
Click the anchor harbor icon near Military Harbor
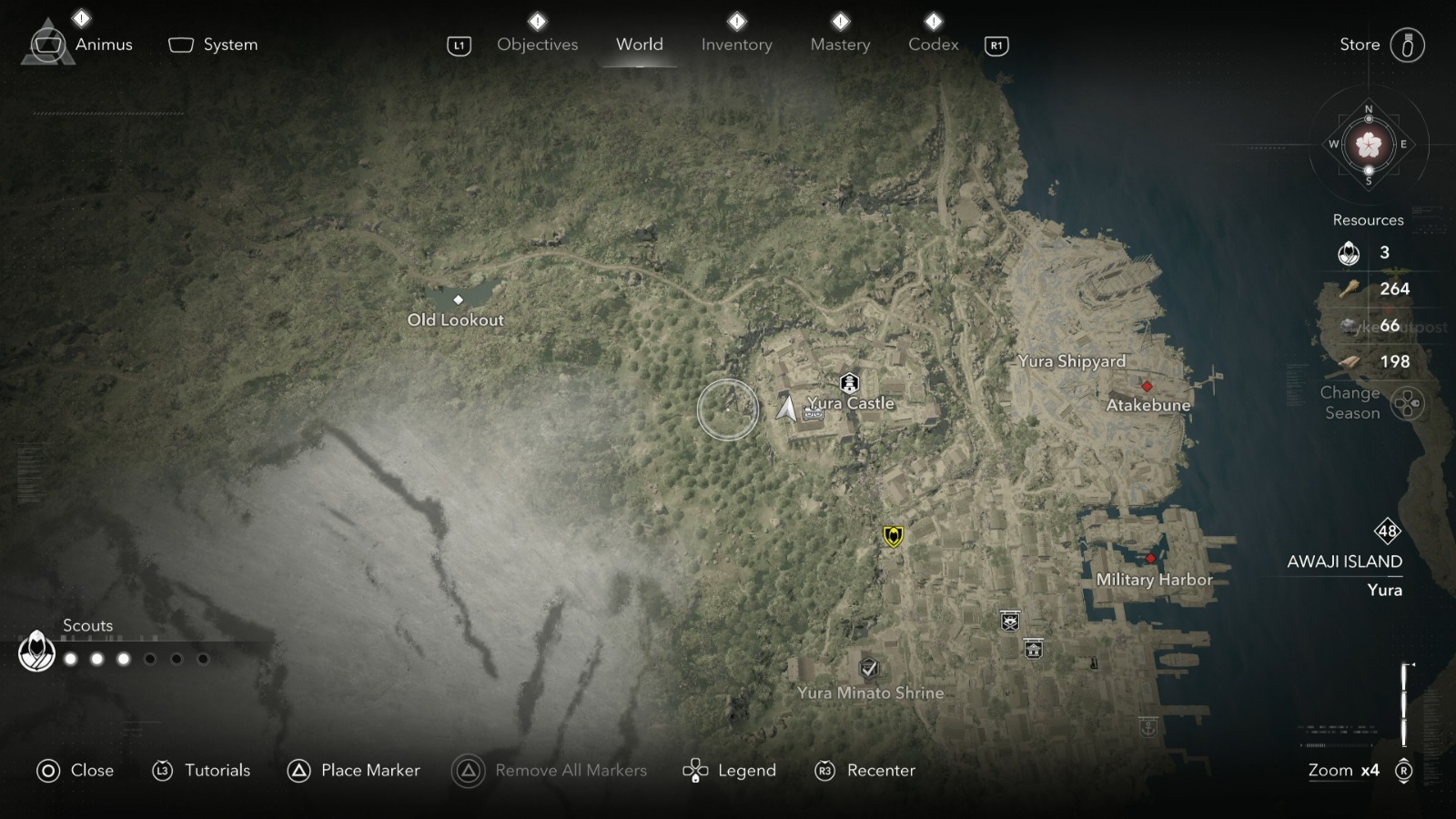pos(1148,727)
